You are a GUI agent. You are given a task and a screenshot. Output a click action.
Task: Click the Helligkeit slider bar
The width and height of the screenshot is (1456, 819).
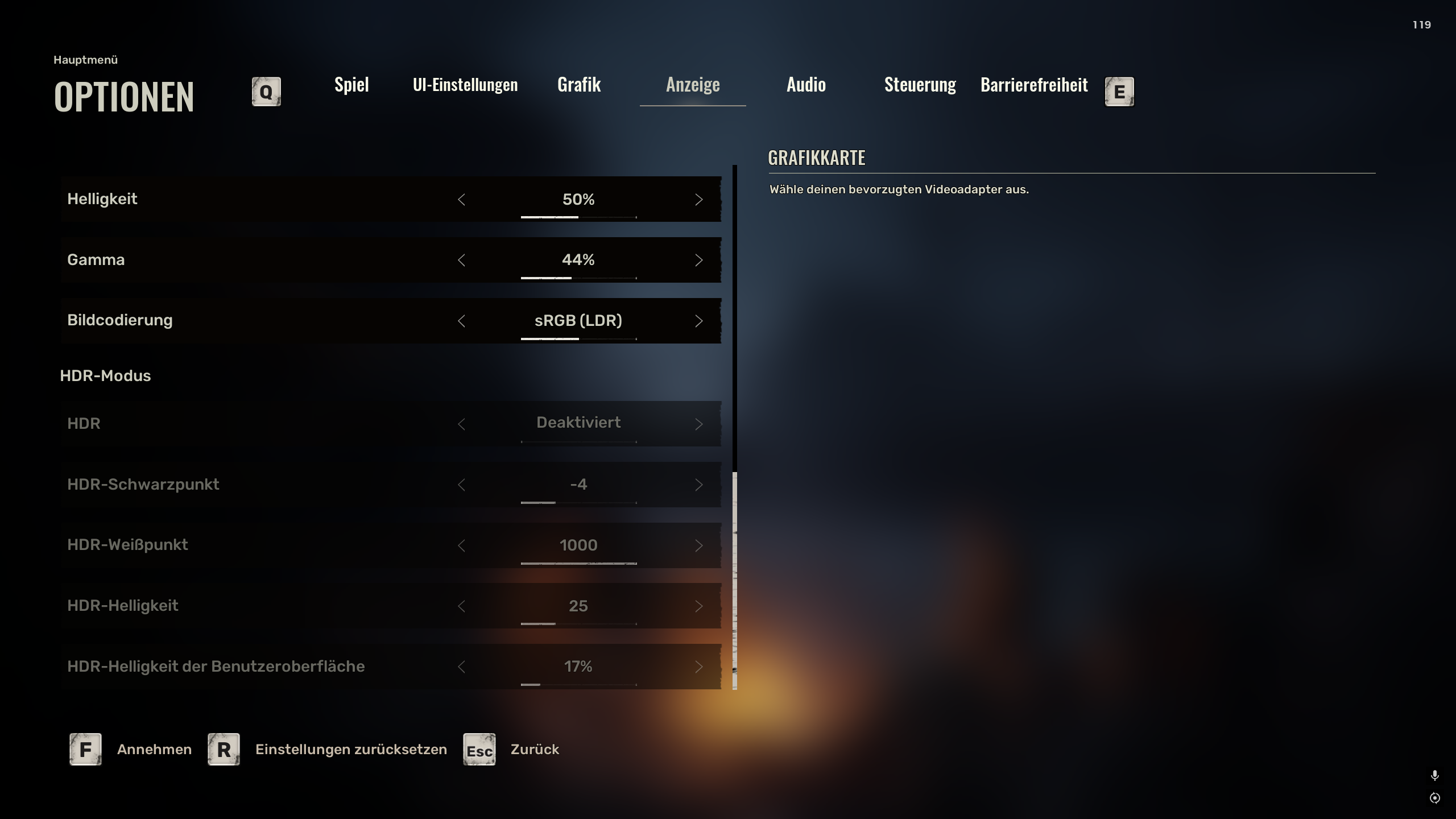[578, 217]
